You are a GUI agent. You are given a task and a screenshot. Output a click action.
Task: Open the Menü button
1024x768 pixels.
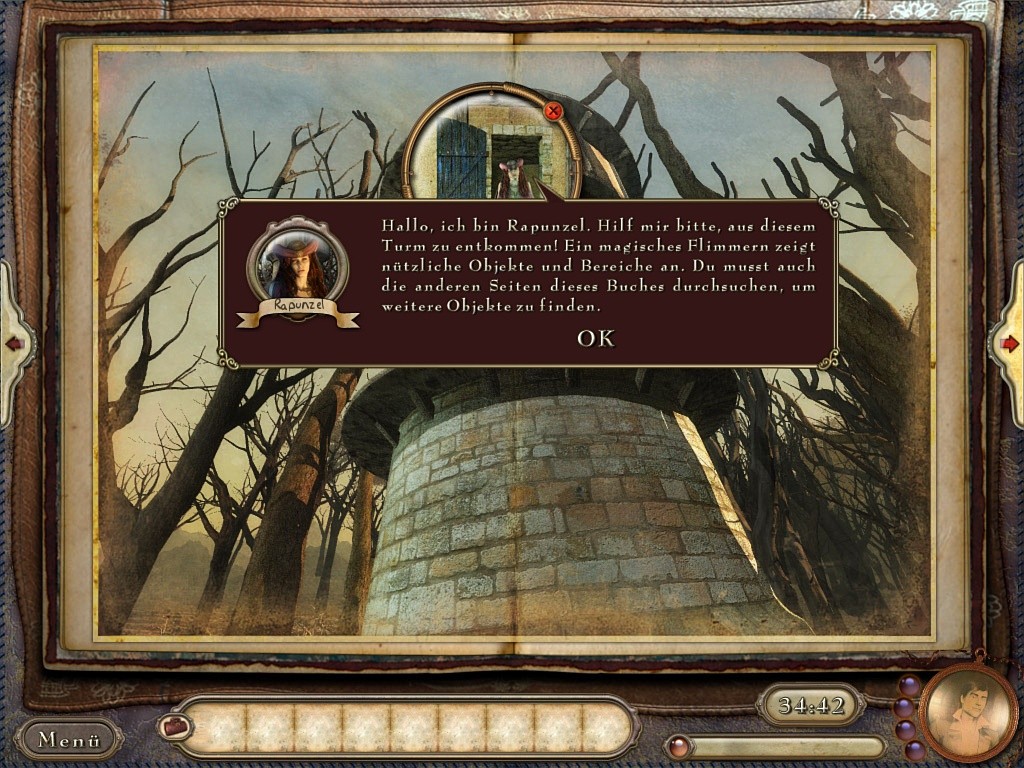click(69, 740)
